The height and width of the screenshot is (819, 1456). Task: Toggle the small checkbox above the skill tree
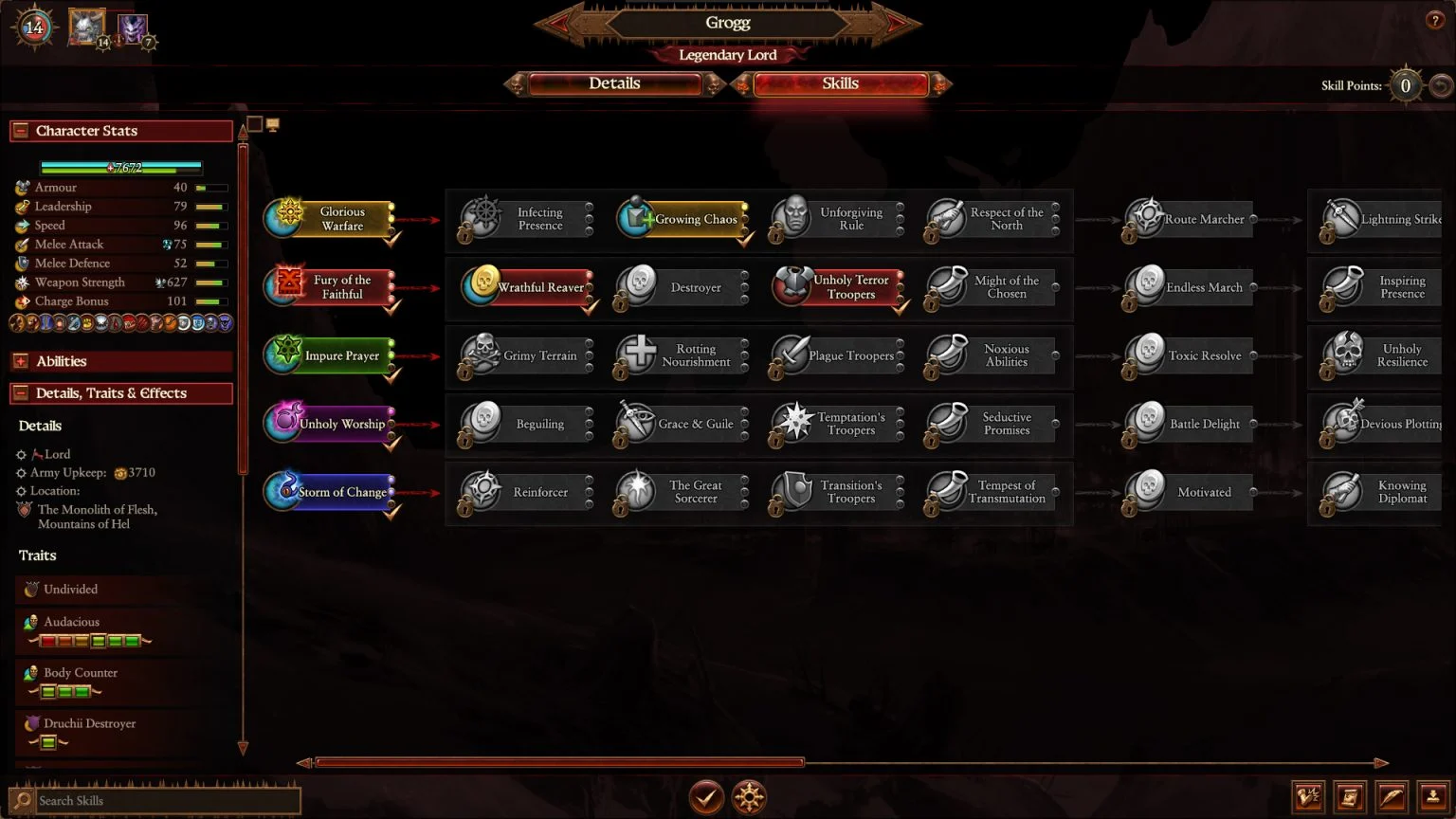252,123
